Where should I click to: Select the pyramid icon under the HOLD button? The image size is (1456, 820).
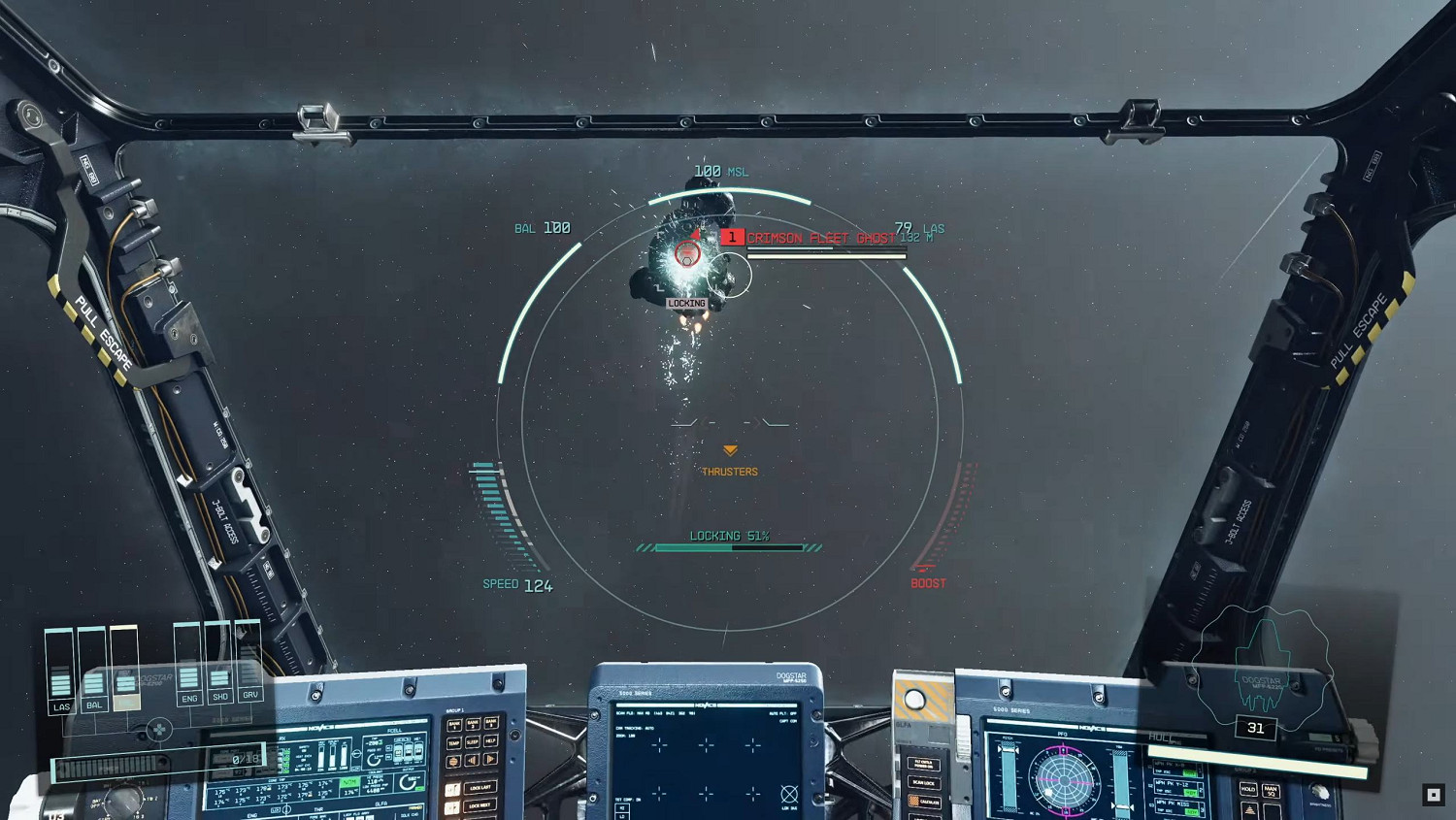tap(1248, 809)
